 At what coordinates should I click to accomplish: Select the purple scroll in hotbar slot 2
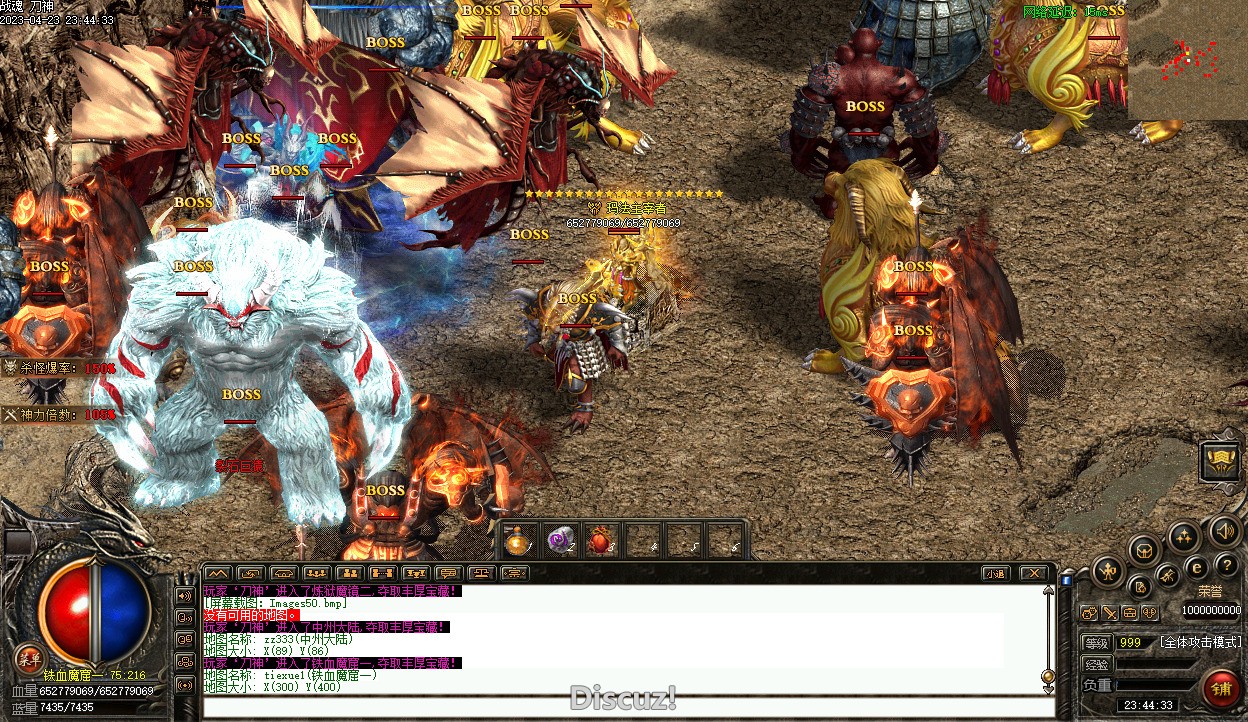[559, 541]
